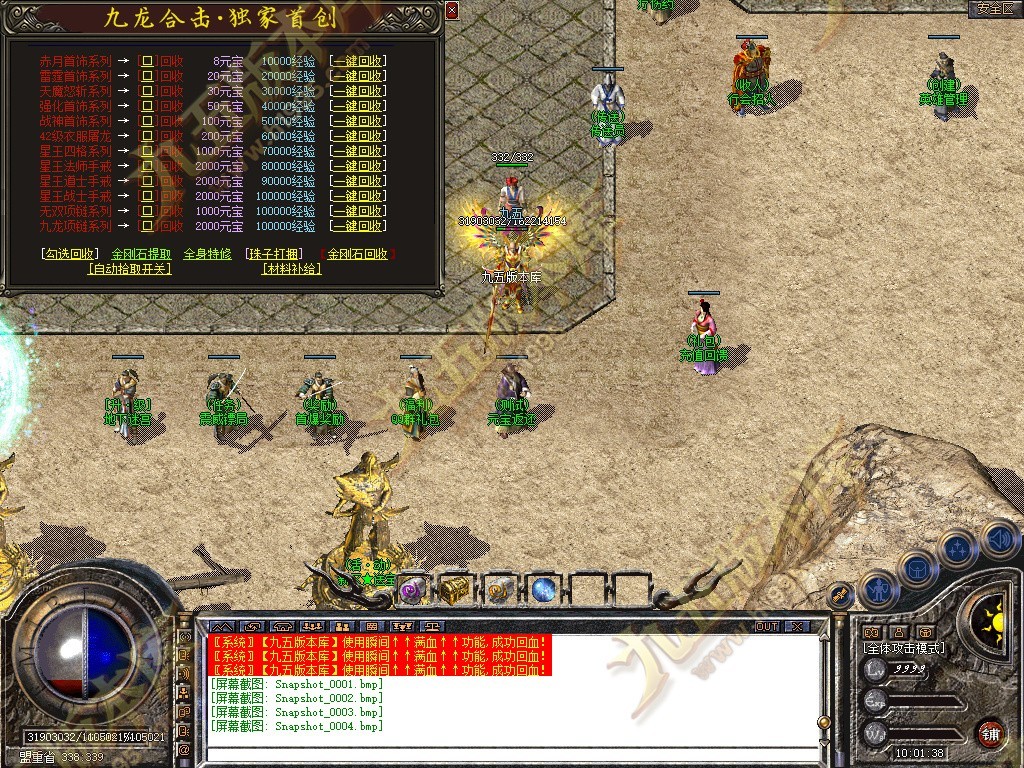Close the 九龙合击 recycle panel
Screen dimensions: 1024x768
(452, 10)
